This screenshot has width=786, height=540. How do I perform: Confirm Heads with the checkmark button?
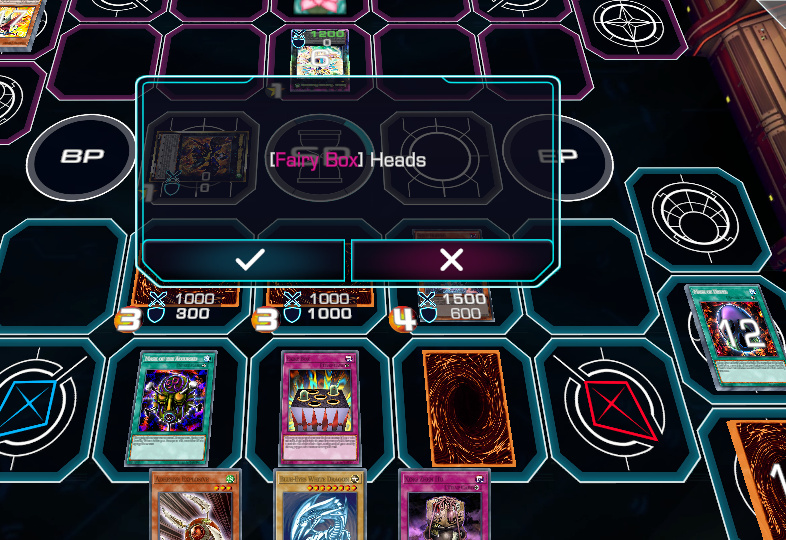248,261
